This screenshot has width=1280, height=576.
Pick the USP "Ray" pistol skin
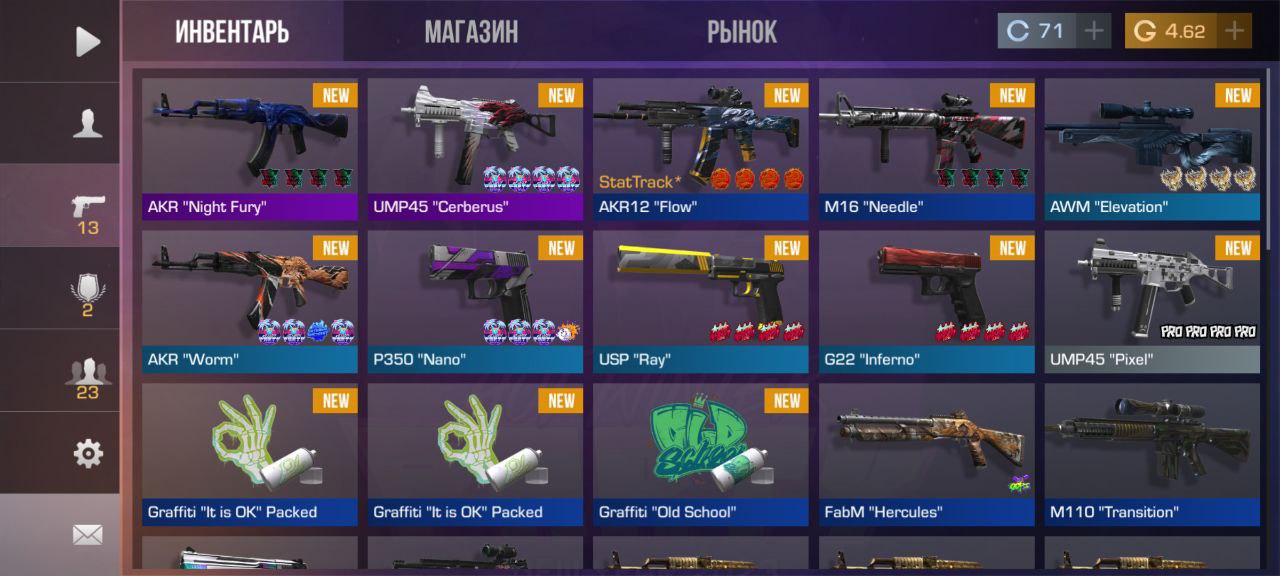[x=700, y=302]
